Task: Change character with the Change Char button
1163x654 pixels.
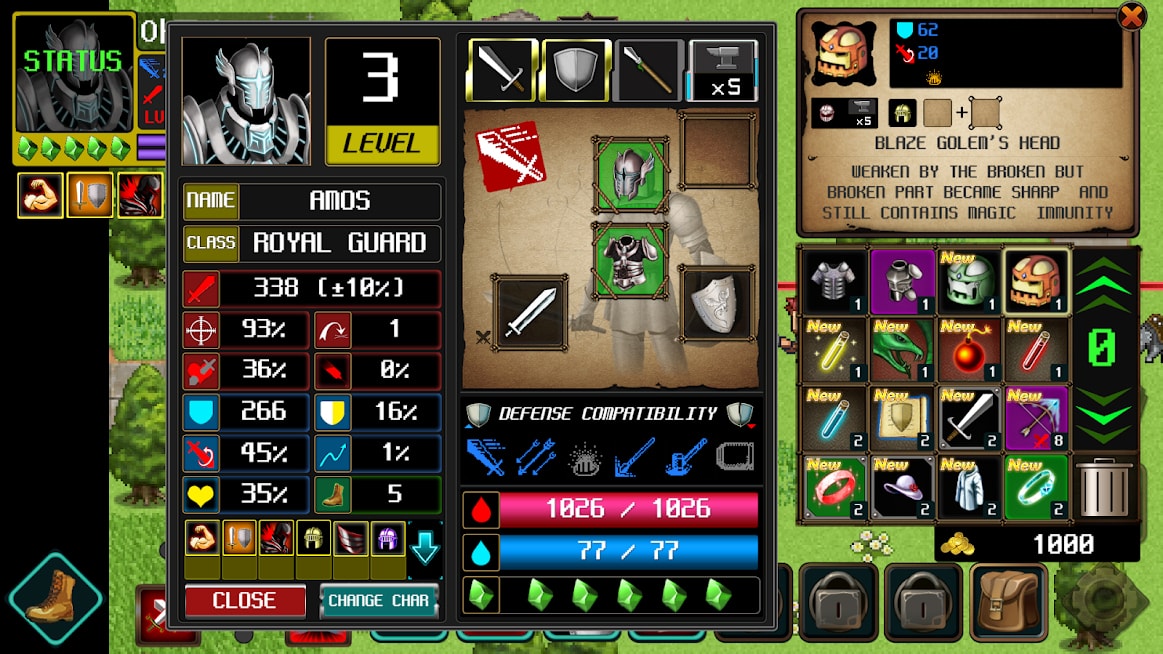Action: coord(378,600)
